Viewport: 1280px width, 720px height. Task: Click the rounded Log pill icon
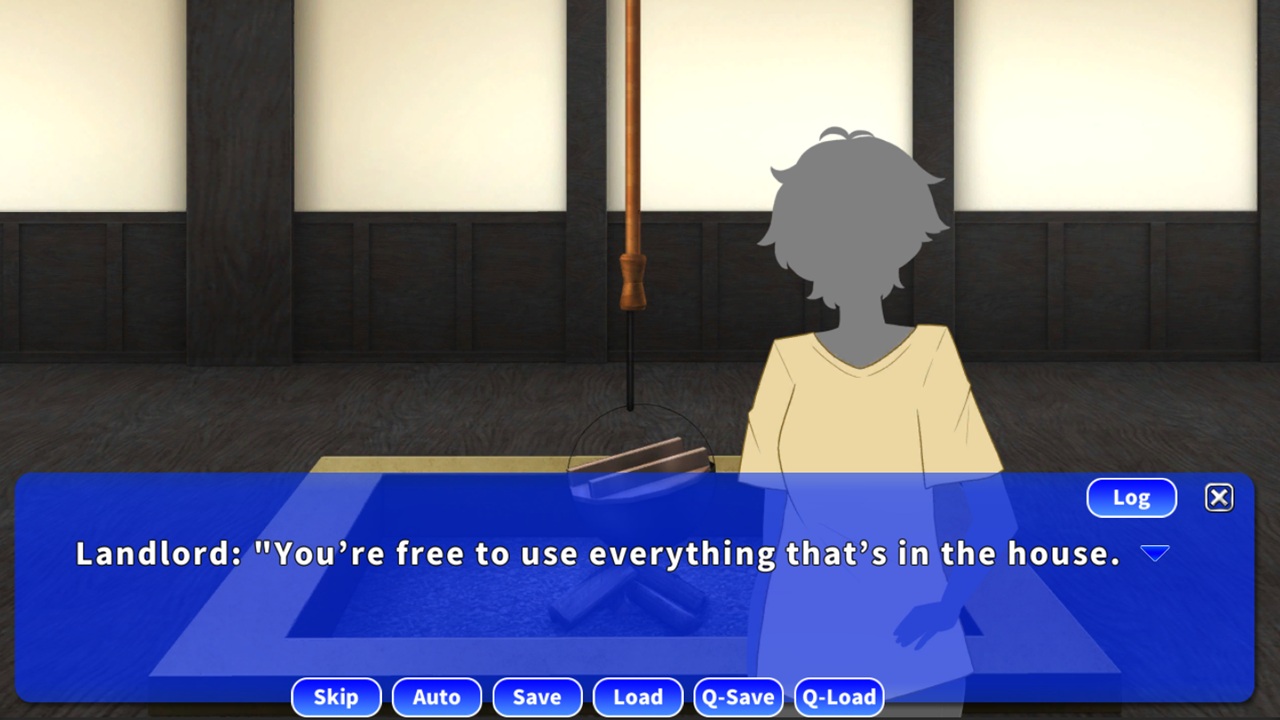(1131, 497)
